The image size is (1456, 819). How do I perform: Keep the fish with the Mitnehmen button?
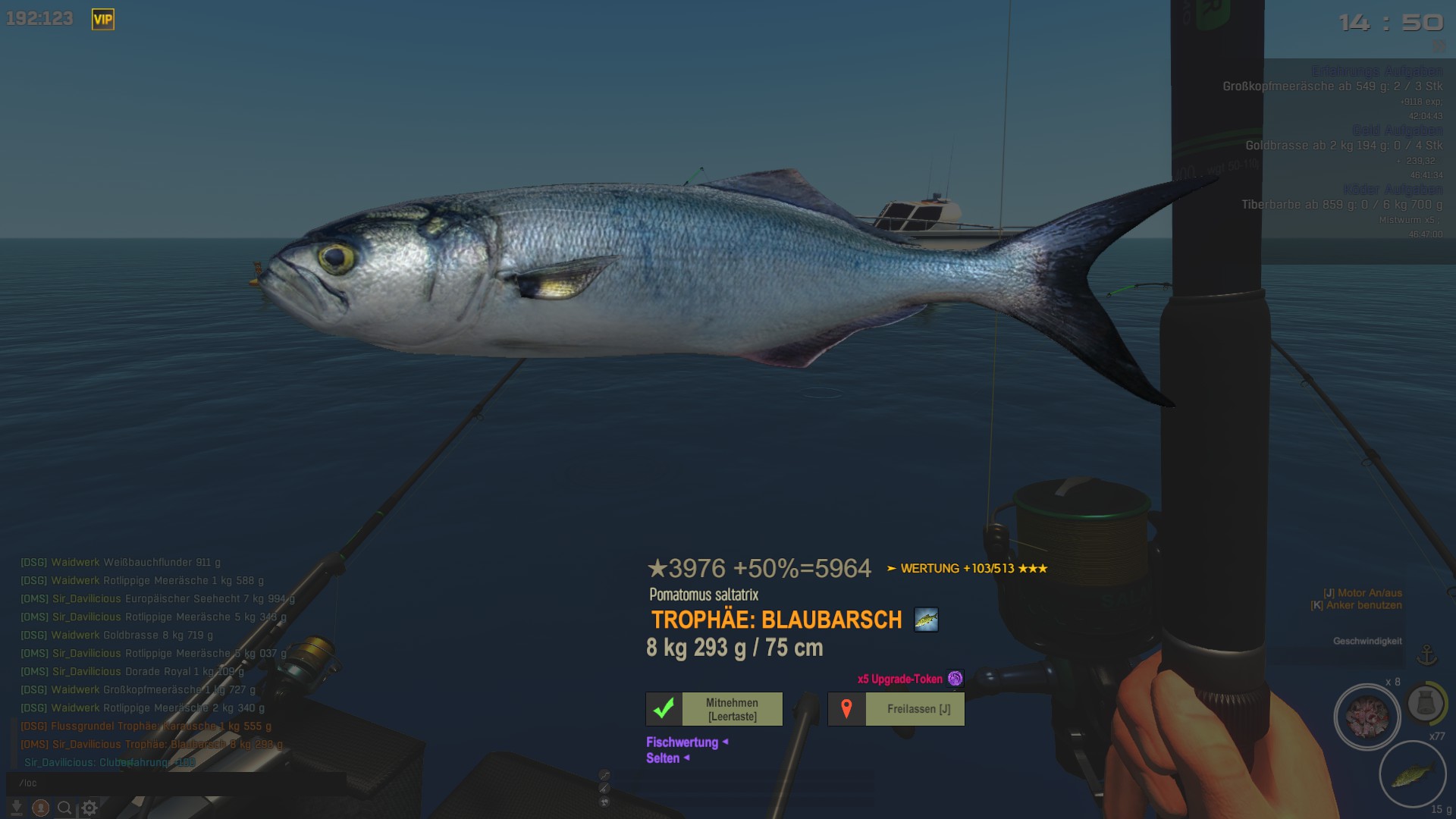point(714,709)
